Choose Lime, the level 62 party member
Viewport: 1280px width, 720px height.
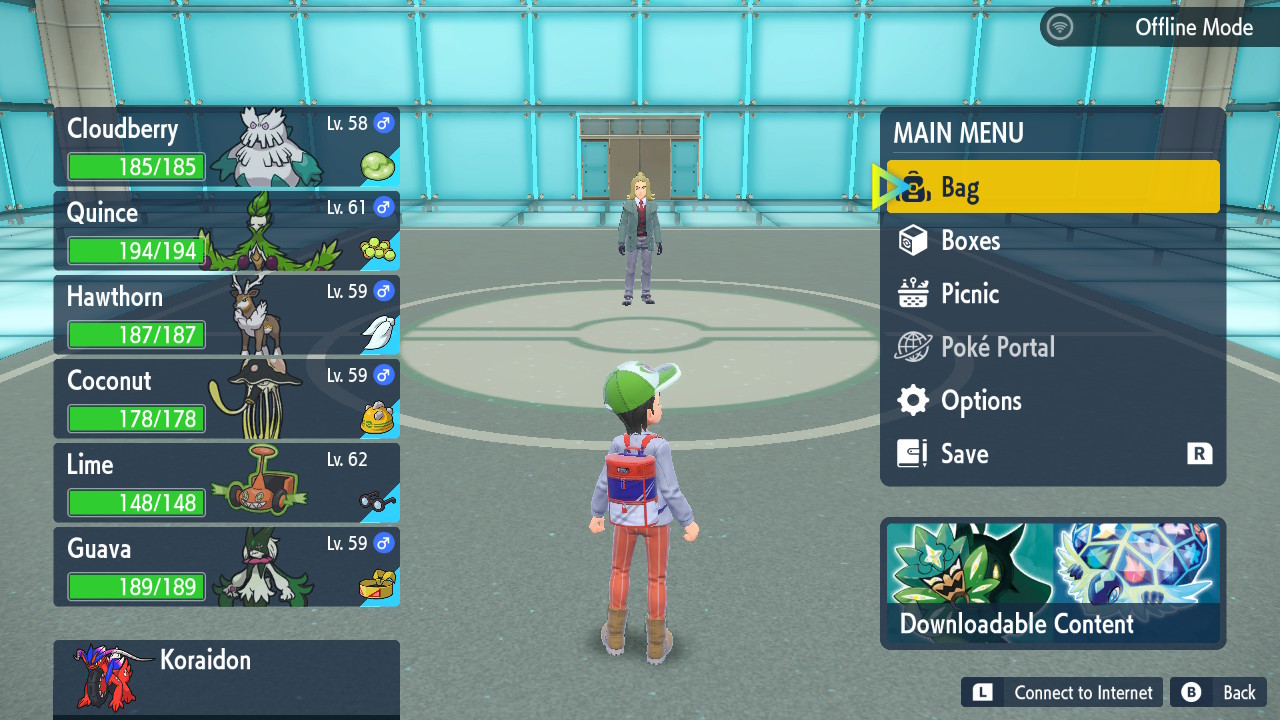pyautogui.click(x=226, y=483)
